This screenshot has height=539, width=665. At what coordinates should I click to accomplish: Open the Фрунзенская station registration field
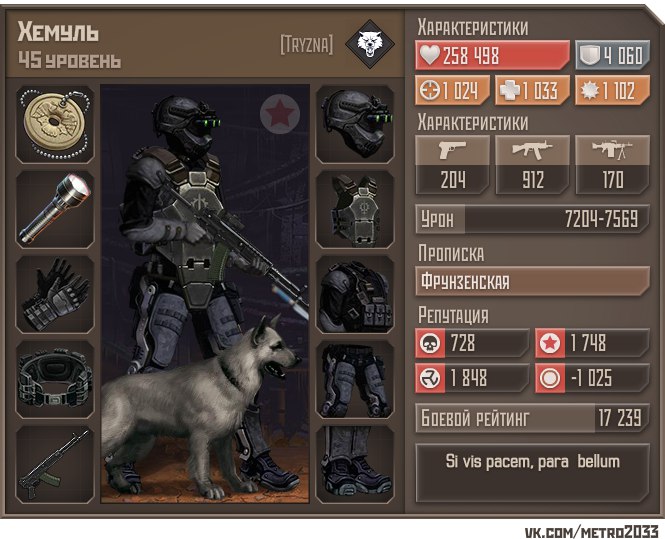pyautogui.click(x=532, y=281)
